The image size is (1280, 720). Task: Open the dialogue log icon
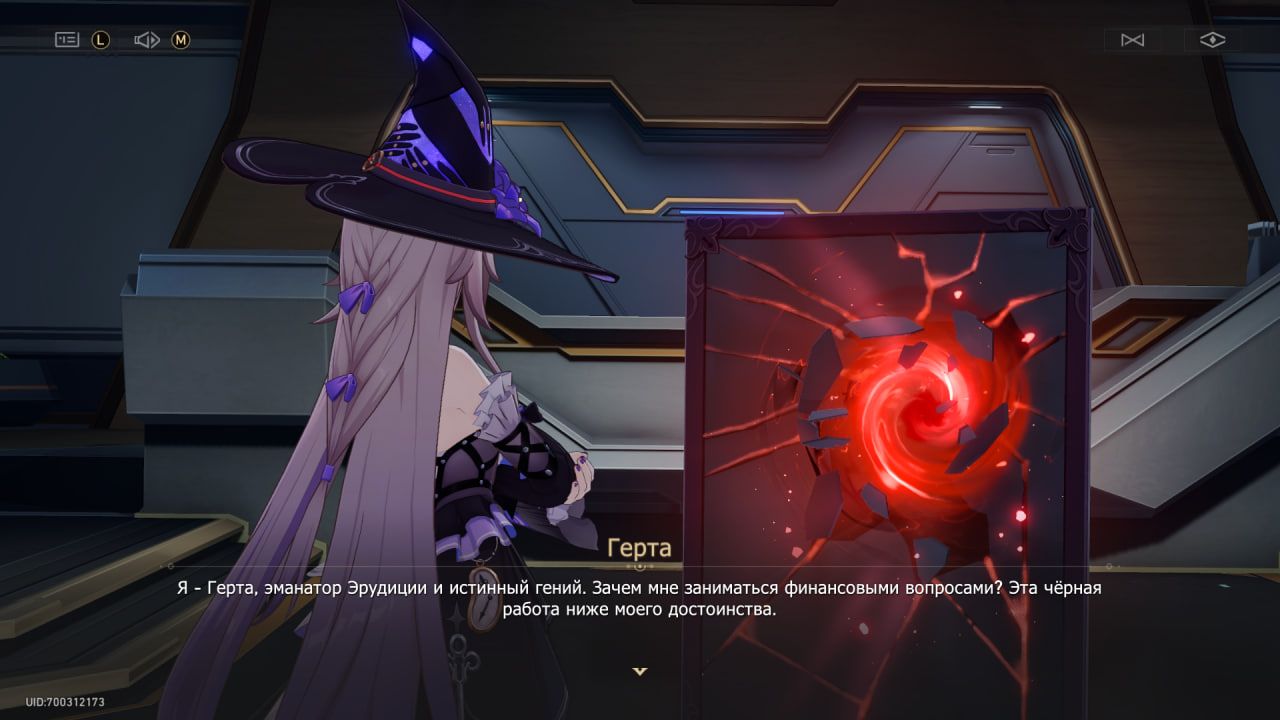point(67,40)
